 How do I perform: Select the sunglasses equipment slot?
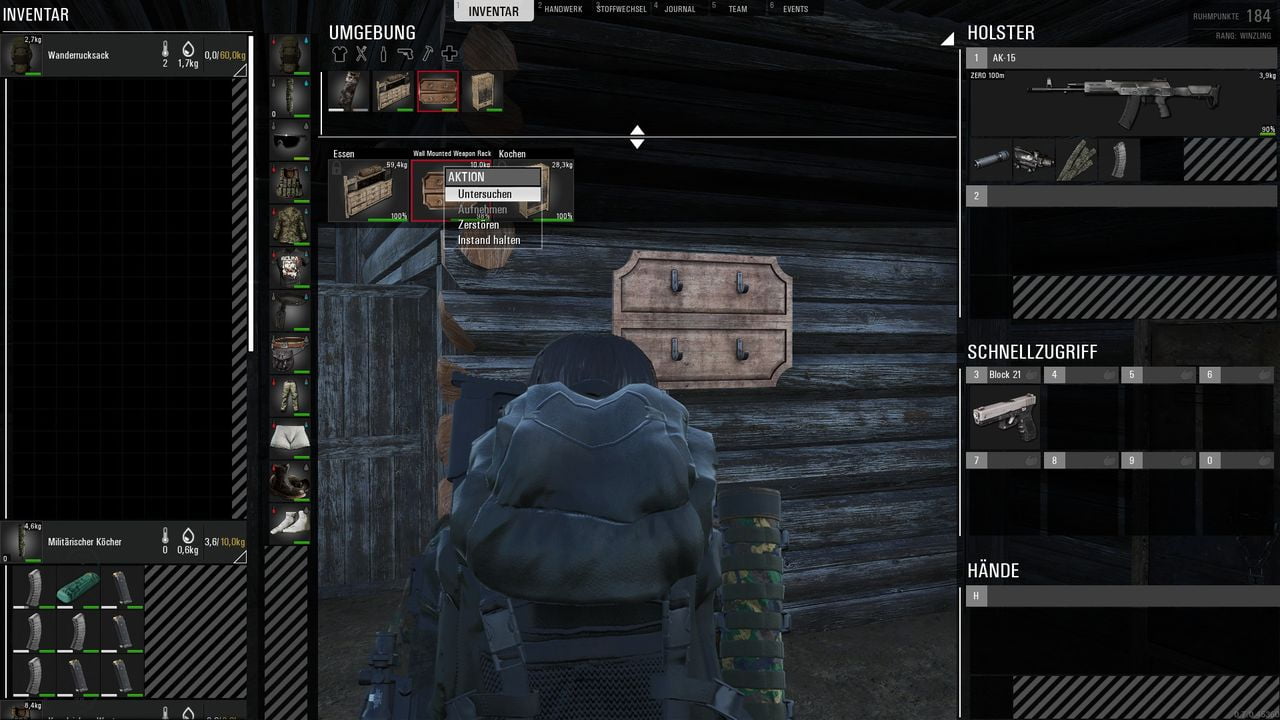coord(290,141)
